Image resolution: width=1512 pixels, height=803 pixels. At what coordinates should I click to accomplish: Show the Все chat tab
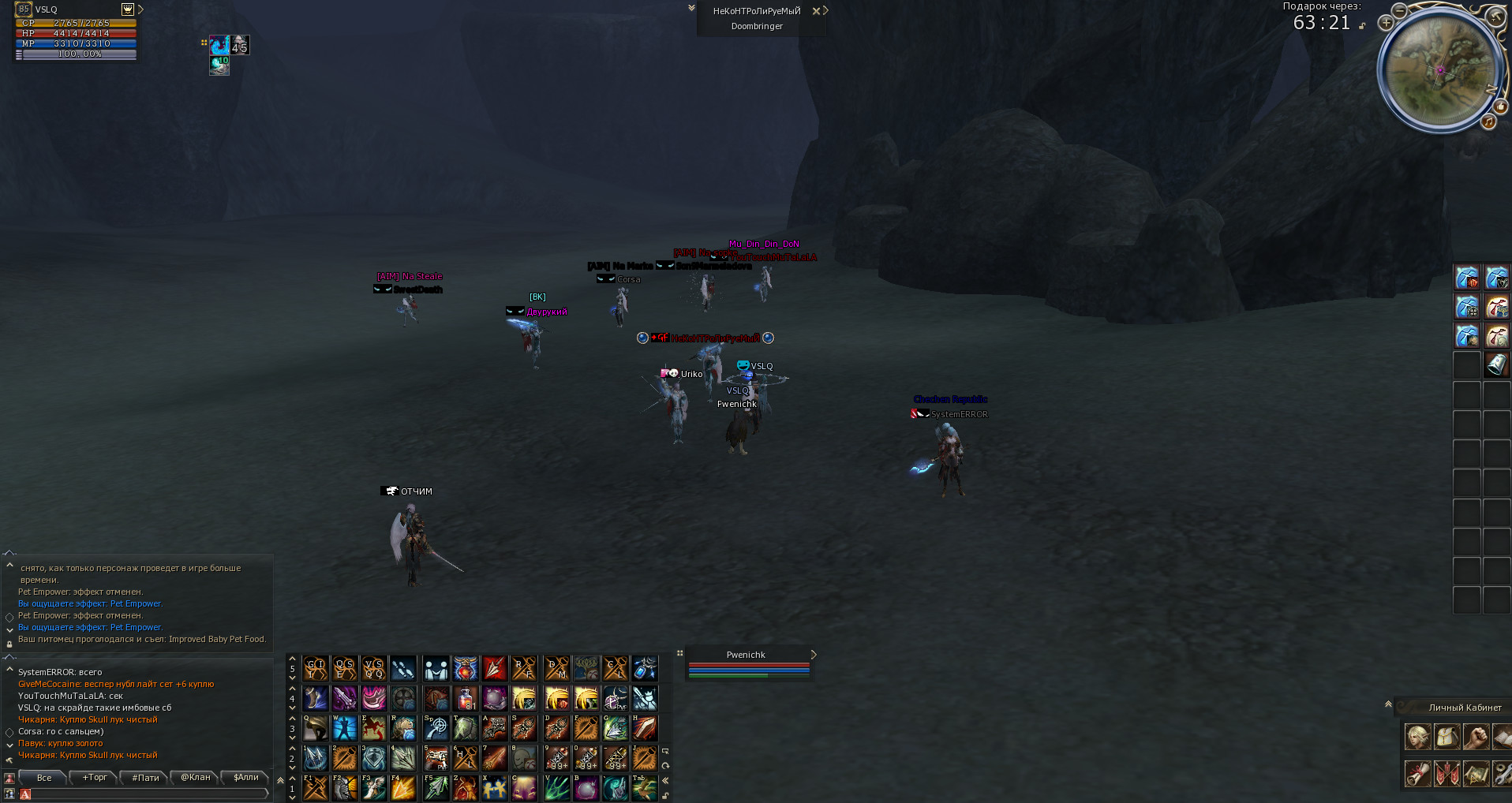tap(44, 778)
